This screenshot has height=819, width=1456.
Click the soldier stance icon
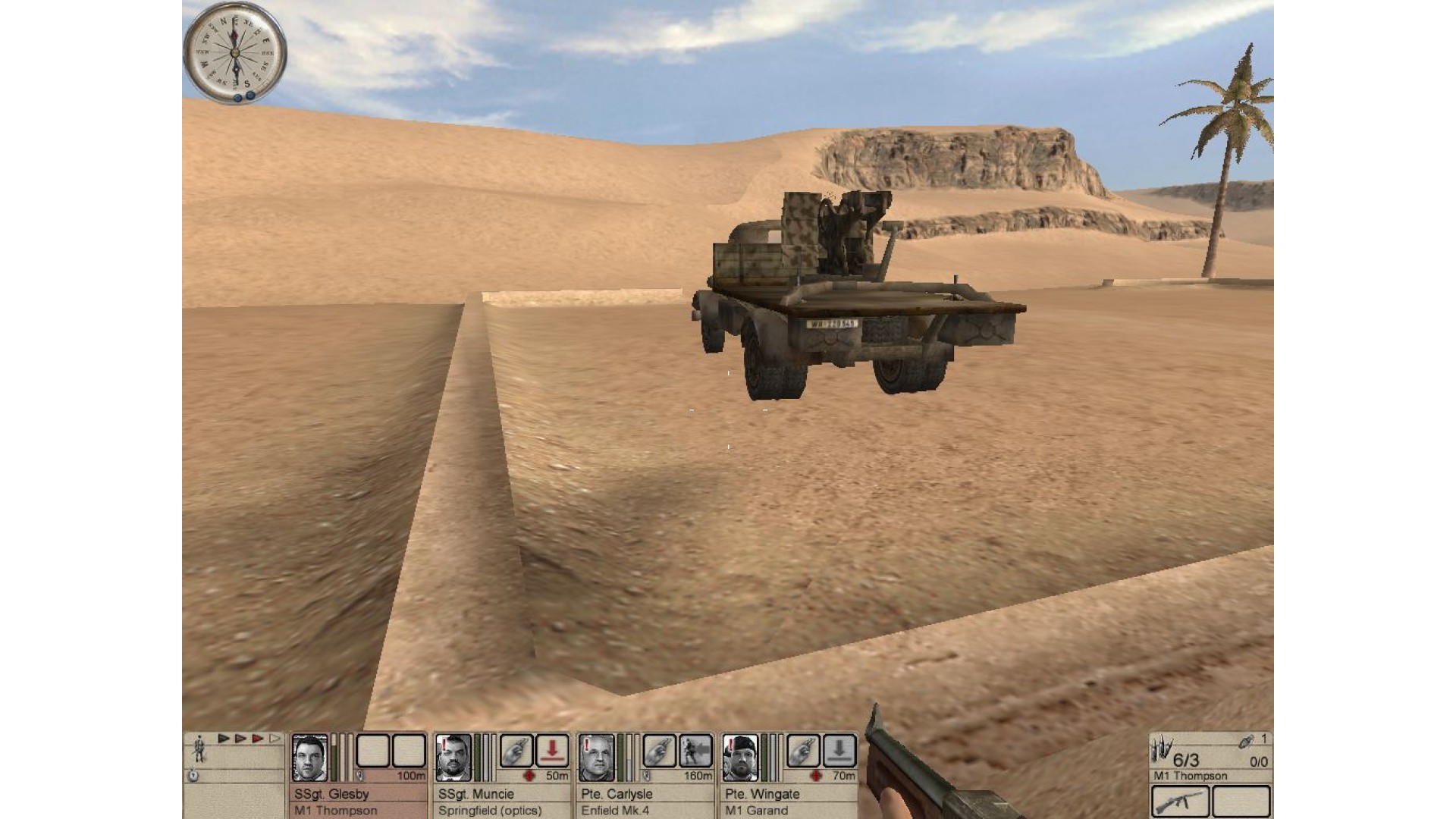click(199, 748)
